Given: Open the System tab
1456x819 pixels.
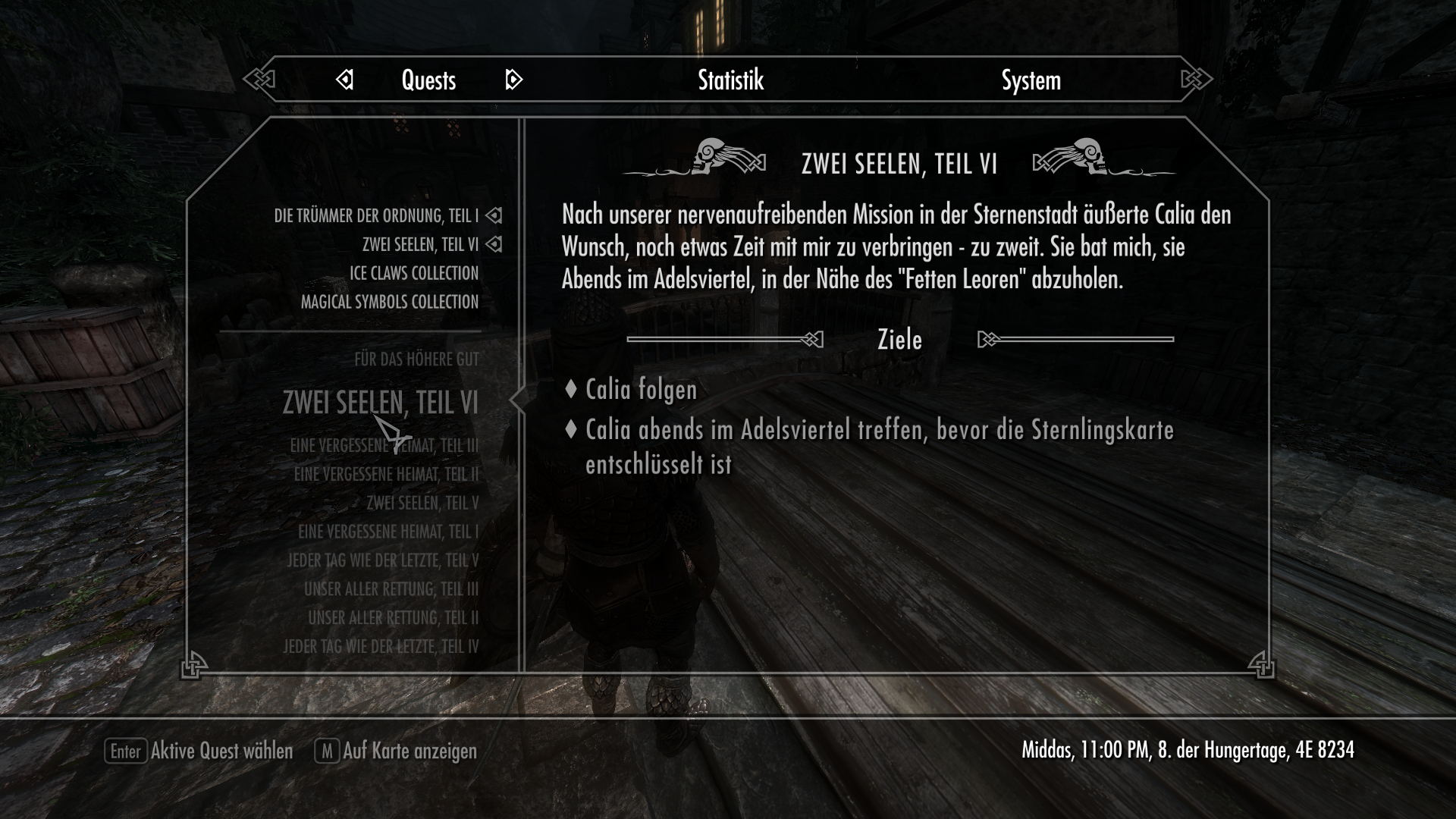Looking at the screenshot, I should tap(1031, 80).
